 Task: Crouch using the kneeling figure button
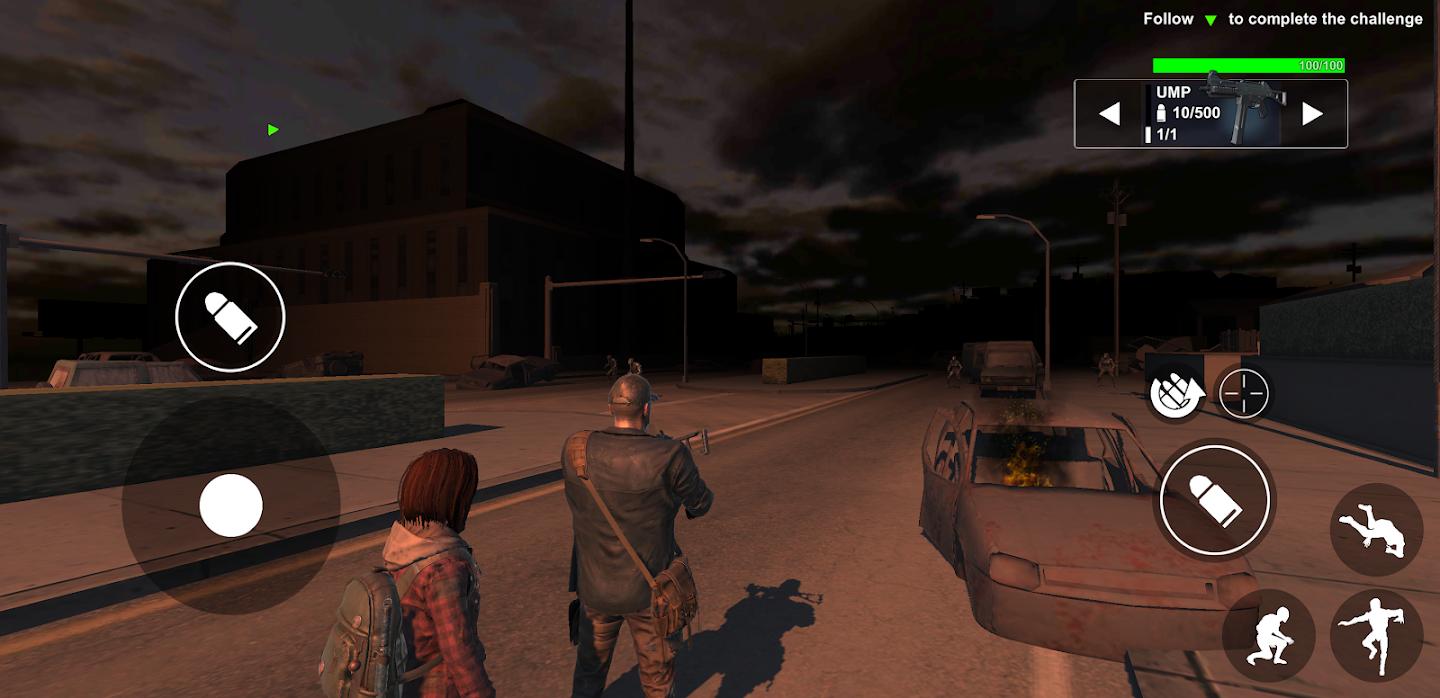(x=1268, y=634)
